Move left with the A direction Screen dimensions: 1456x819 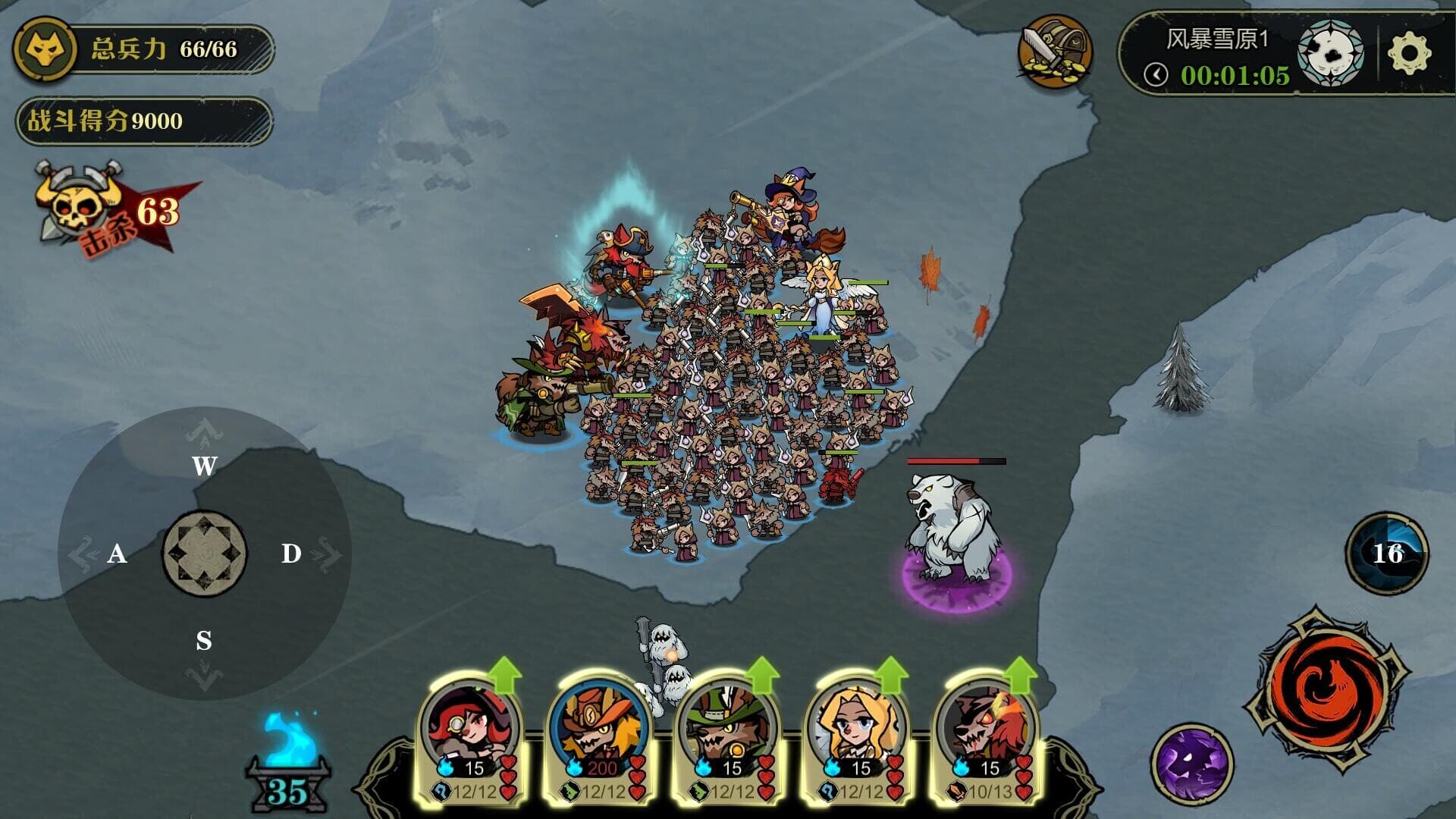117,554
